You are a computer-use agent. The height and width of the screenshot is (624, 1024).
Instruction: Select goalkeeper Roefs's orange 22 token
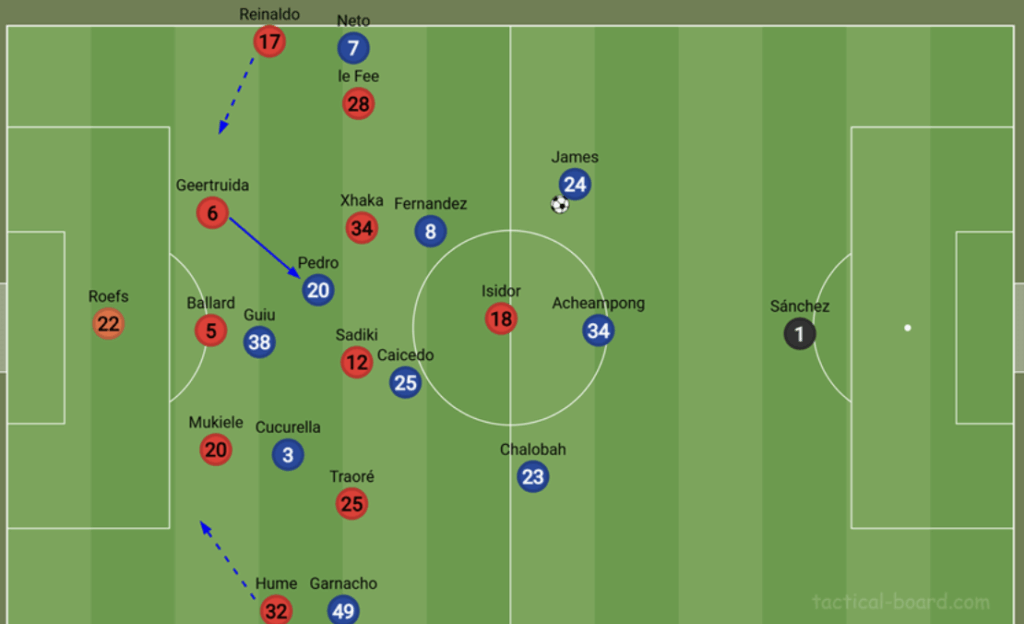(x=108, y=324)
